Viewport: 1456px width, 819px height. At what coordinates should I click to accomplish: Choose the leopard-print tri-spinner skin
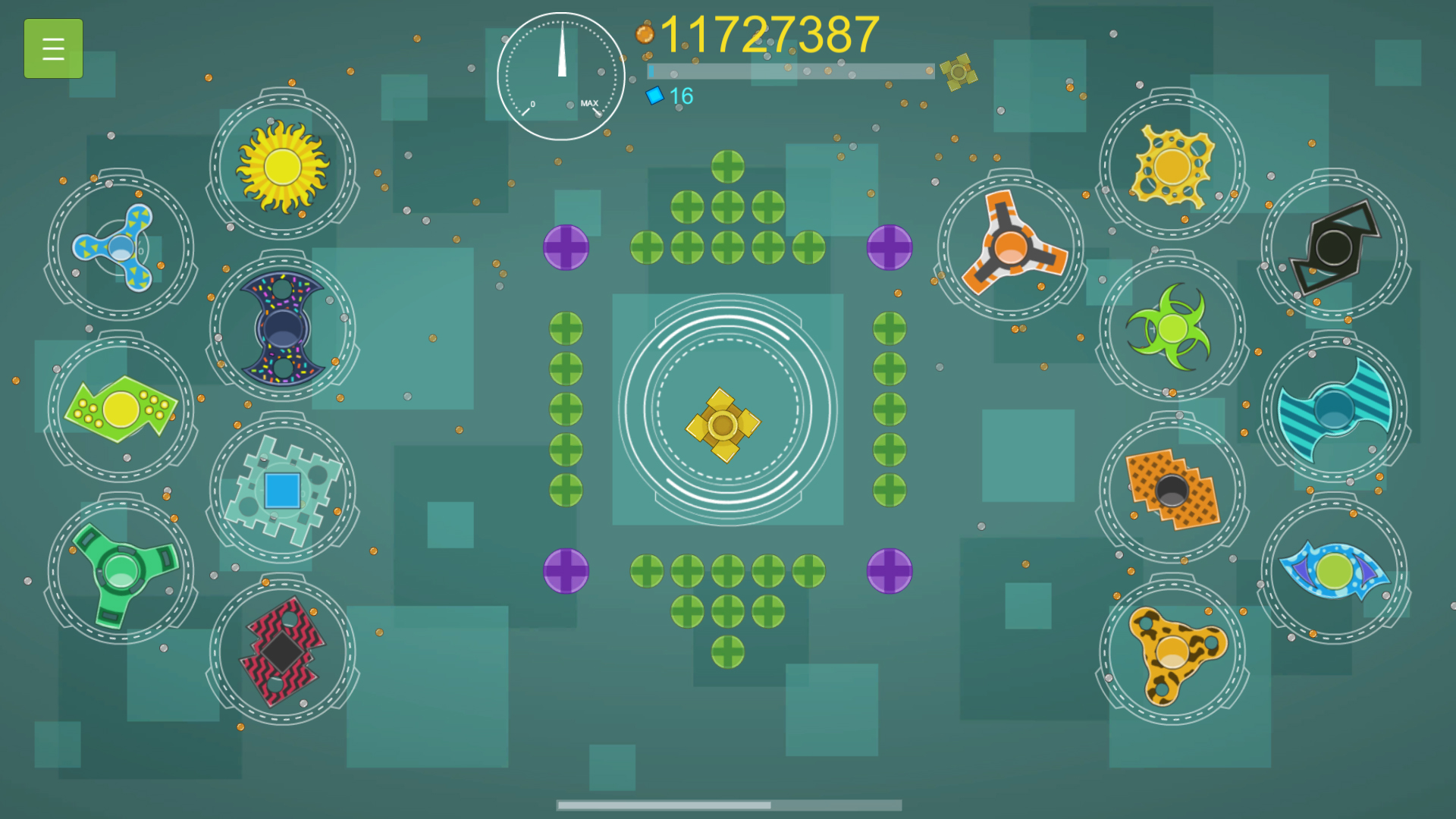(1172, 654)
